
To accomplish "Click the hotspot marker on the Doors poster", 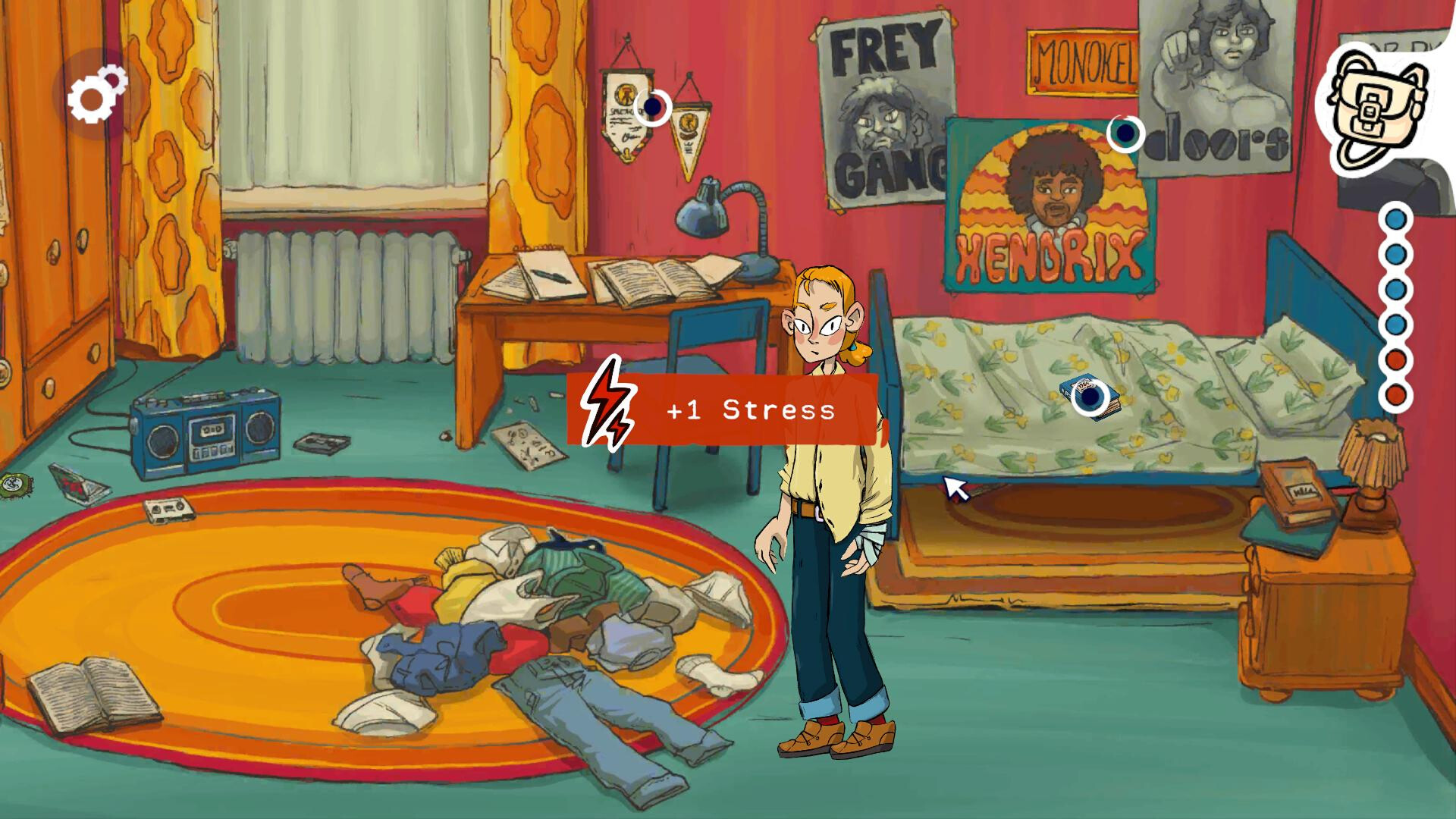I will (1125, 134).
